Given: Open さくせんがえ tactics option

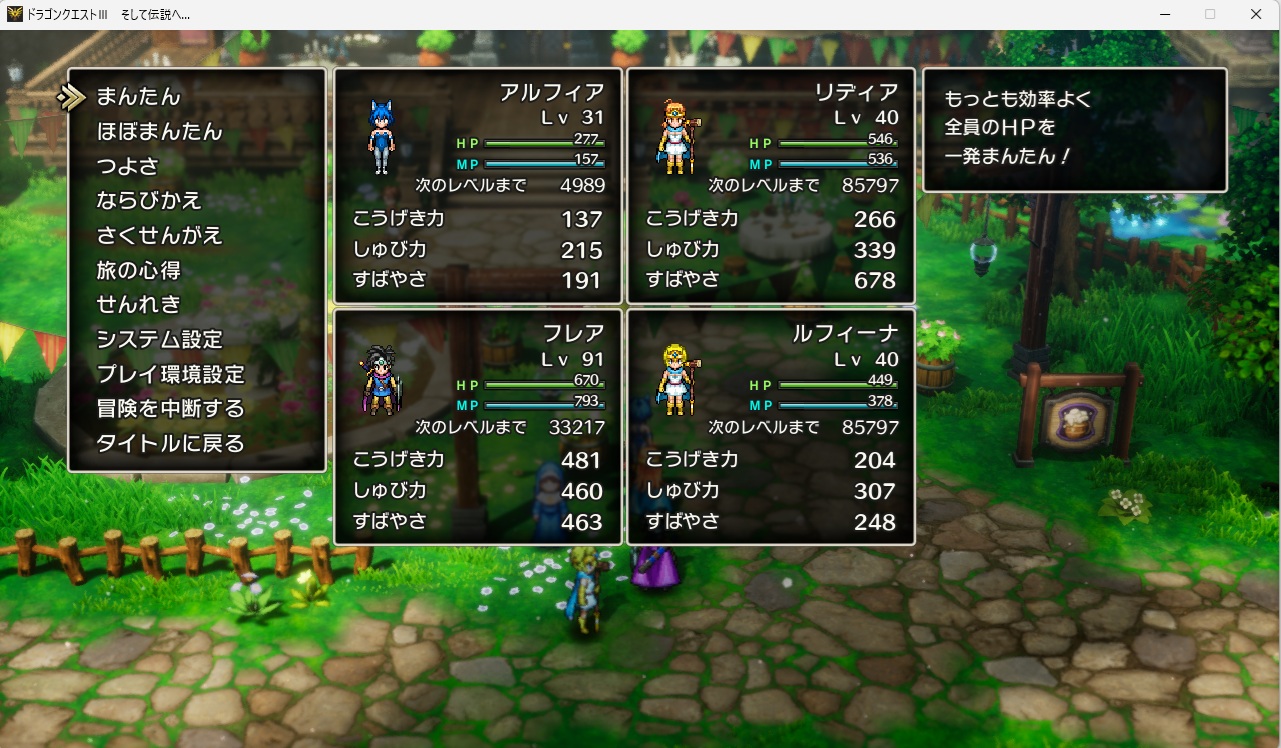Looking at the screenshot, I should pyautogui.click(x=159, y=236).
